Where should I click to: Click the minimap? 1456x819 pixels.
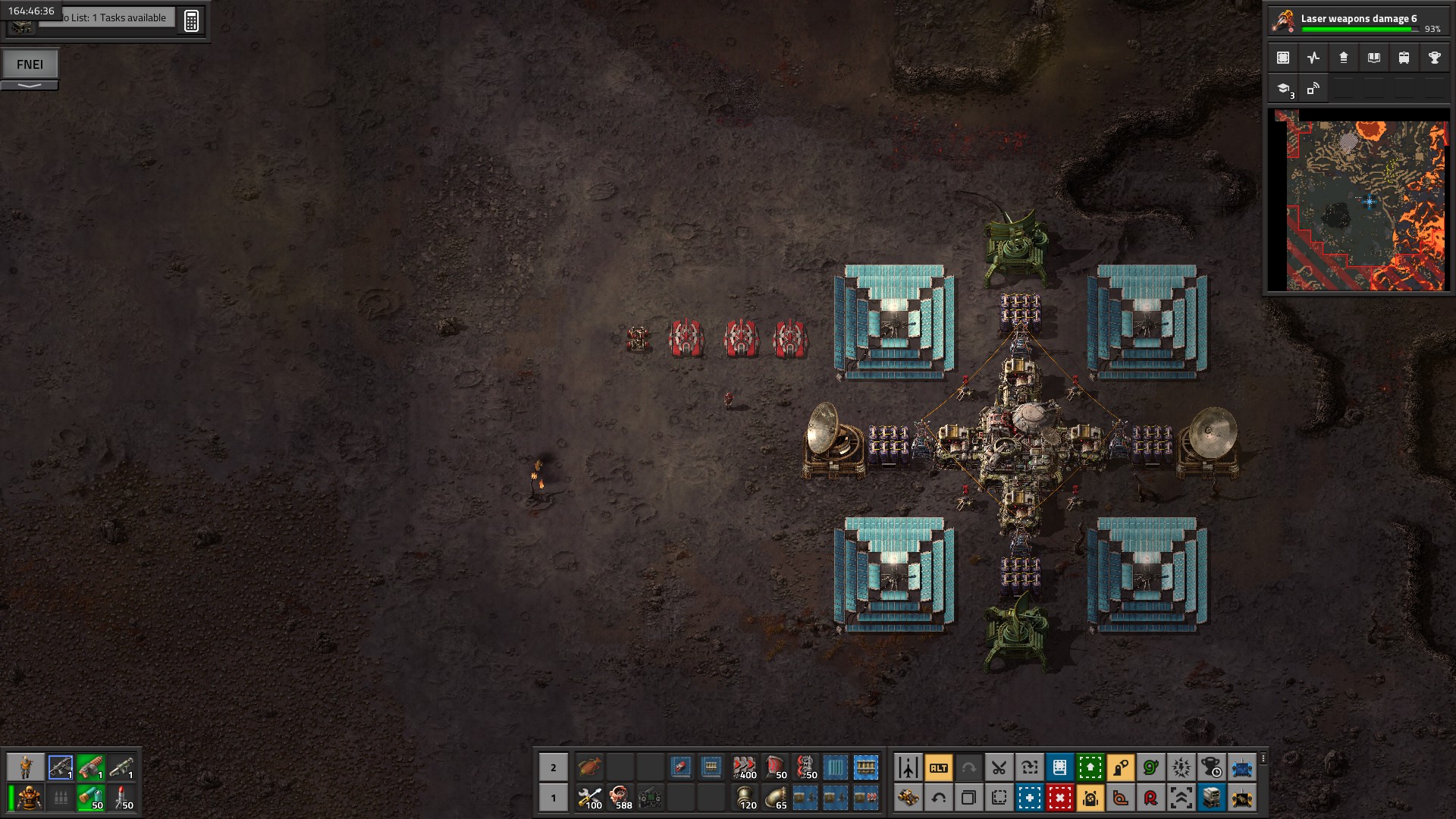(x=1357, y=200)
